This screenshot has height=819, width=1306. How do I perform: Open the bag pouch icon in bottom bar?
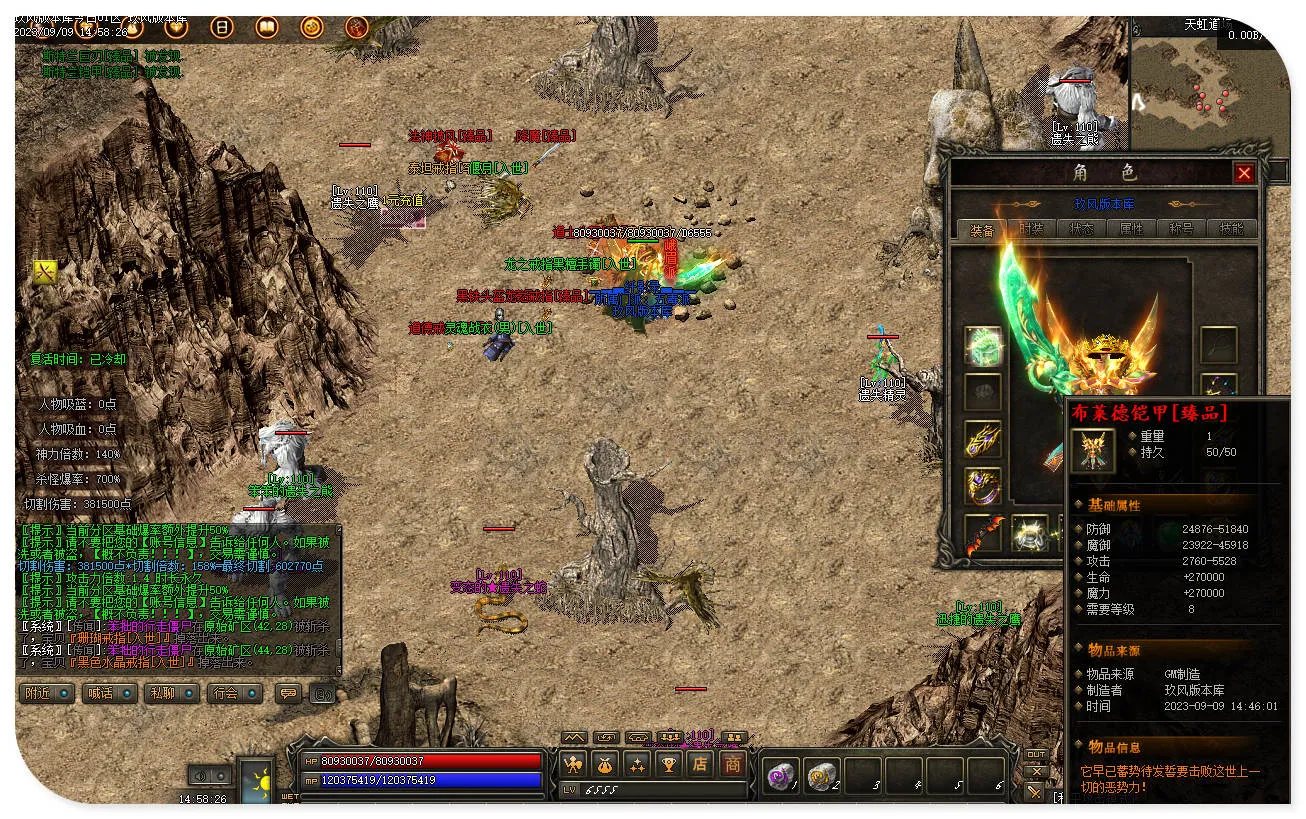(605, 765)
